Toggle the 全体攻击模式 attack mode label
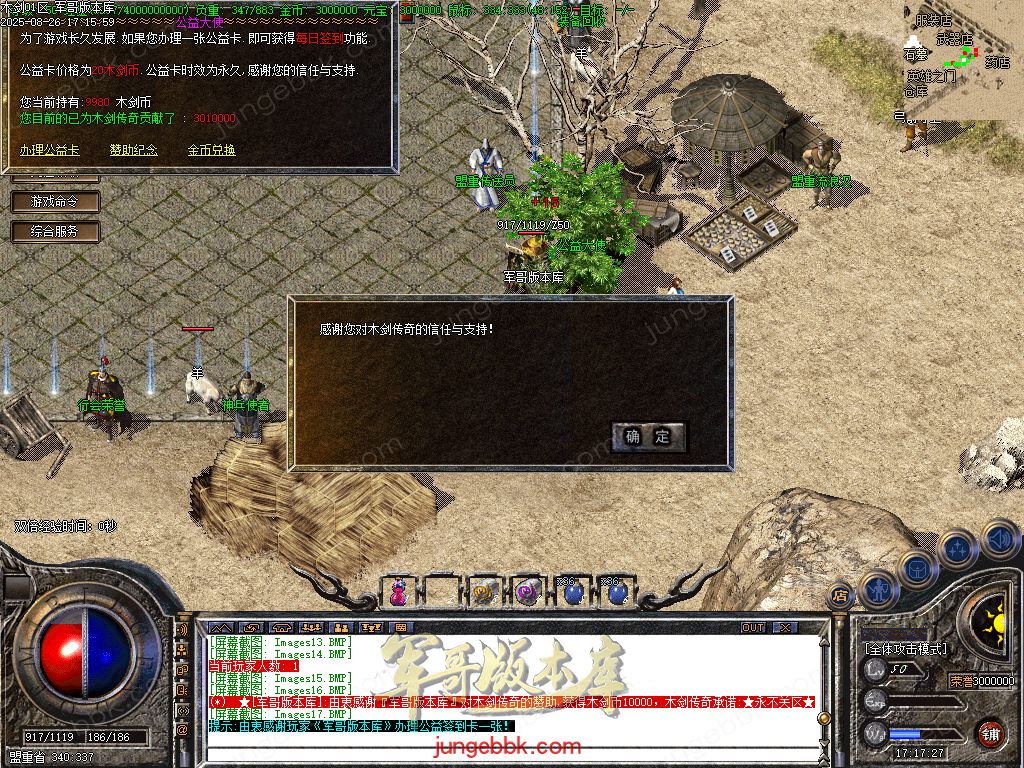The image size is (1024, 768). (905, 649)
